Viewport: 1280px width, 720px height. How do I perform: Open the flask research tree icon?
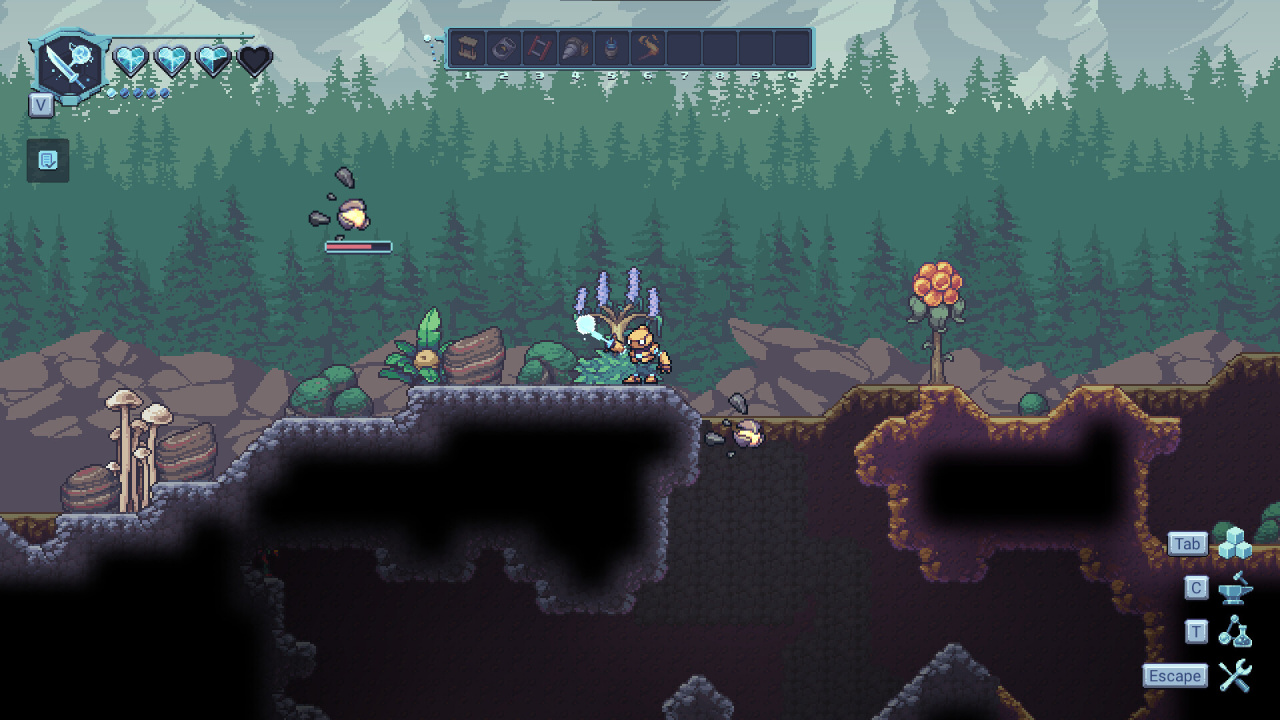(1236, 632)
